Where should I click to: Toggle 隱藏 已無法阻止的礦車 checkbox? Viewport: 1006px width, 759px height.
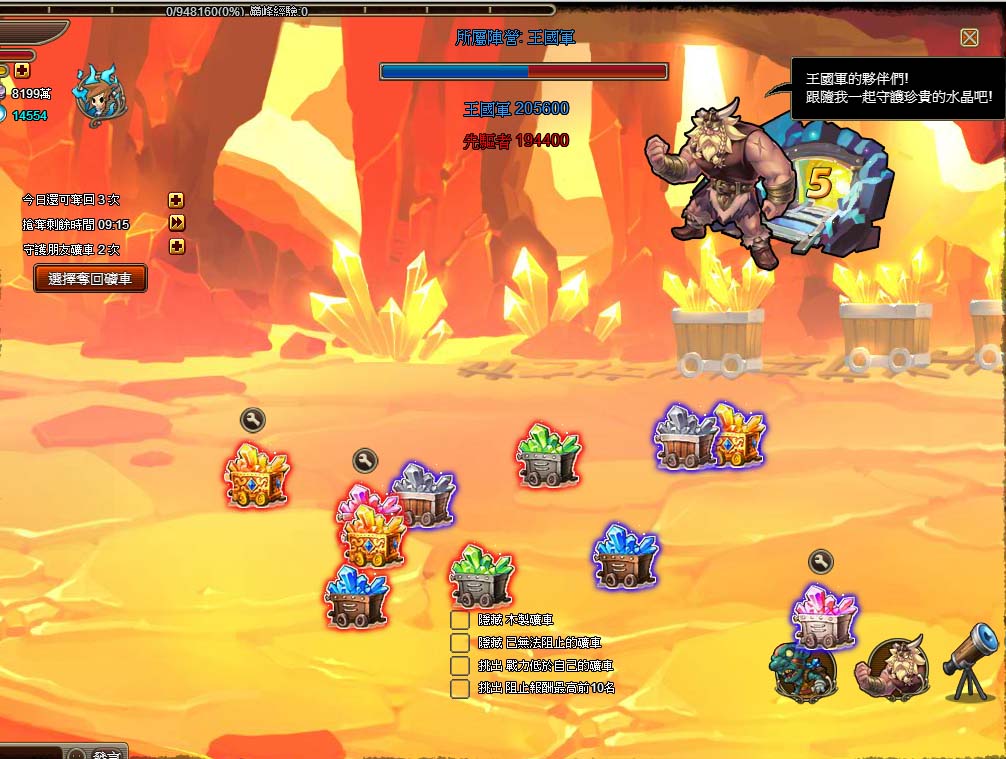(460, 643)
